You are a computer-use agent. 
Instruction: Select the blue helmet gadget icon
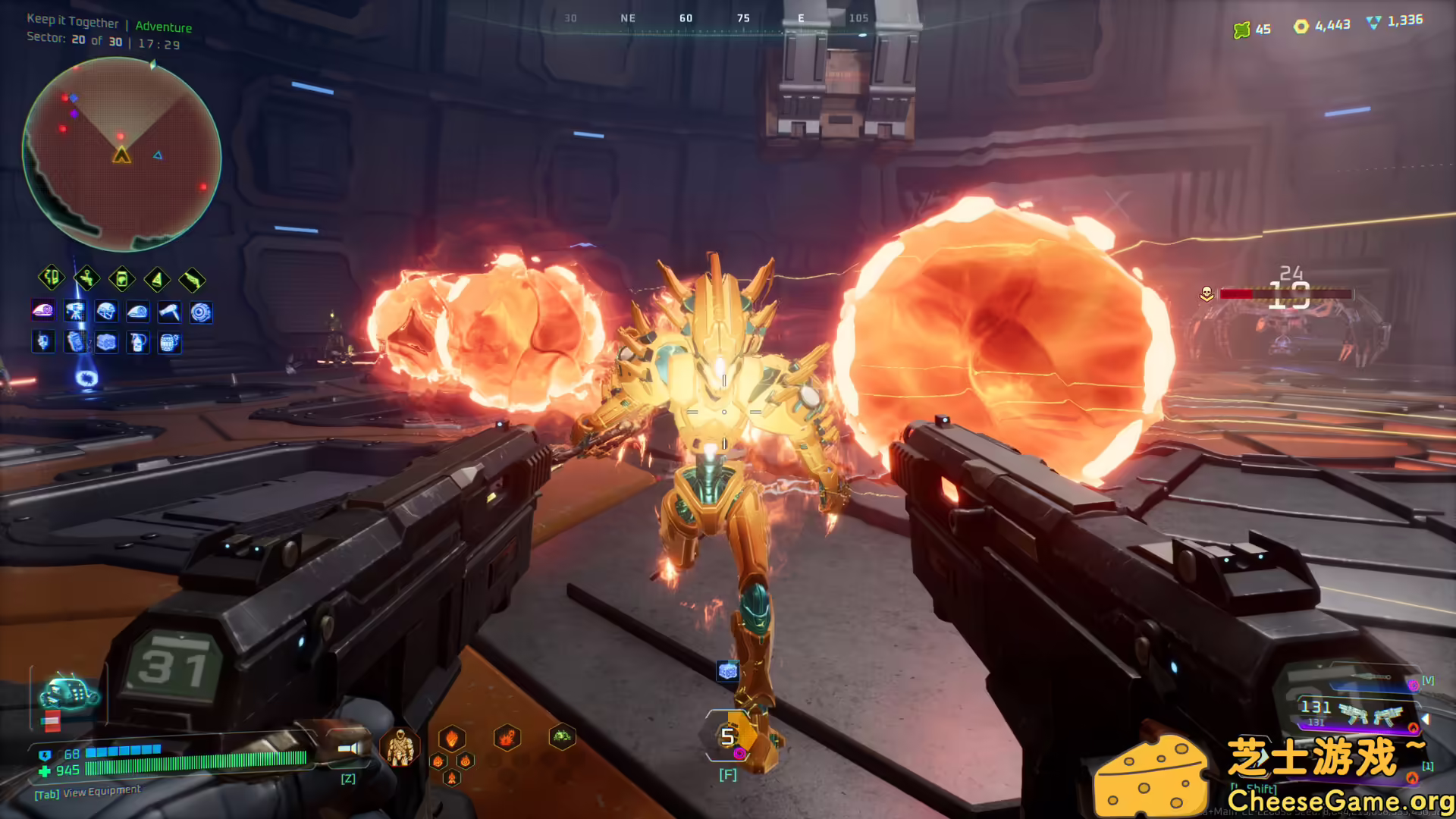coord(107,313)
